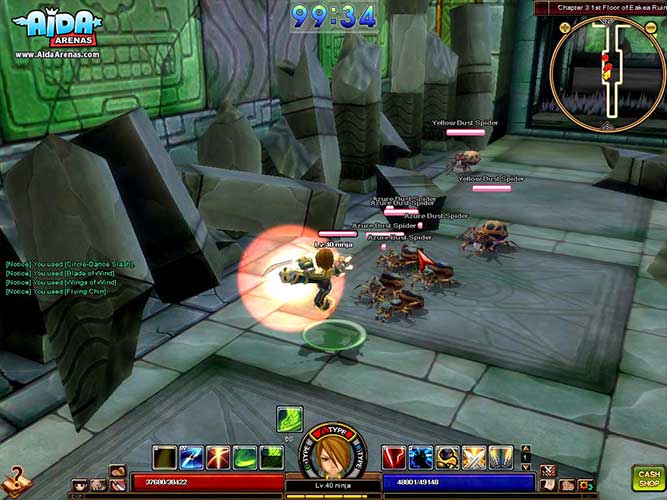Activate the blue spiky burst skill
The image size is (667, 500).
(421, 457)
